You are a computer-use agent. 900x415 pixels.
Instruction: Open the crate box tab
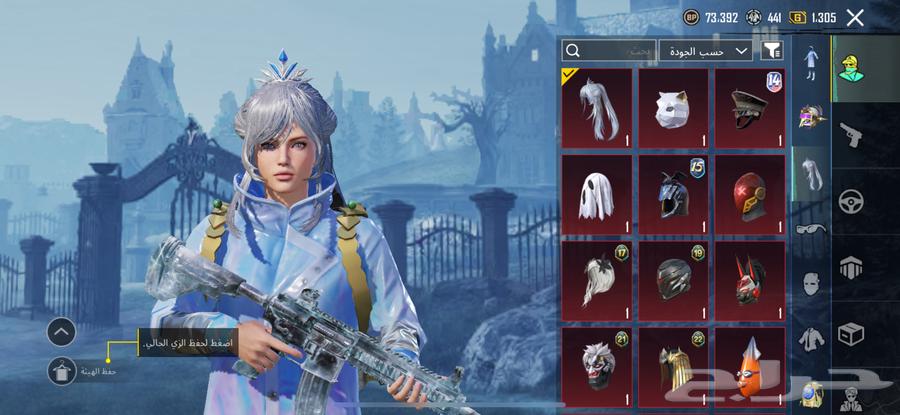(851, 331)
